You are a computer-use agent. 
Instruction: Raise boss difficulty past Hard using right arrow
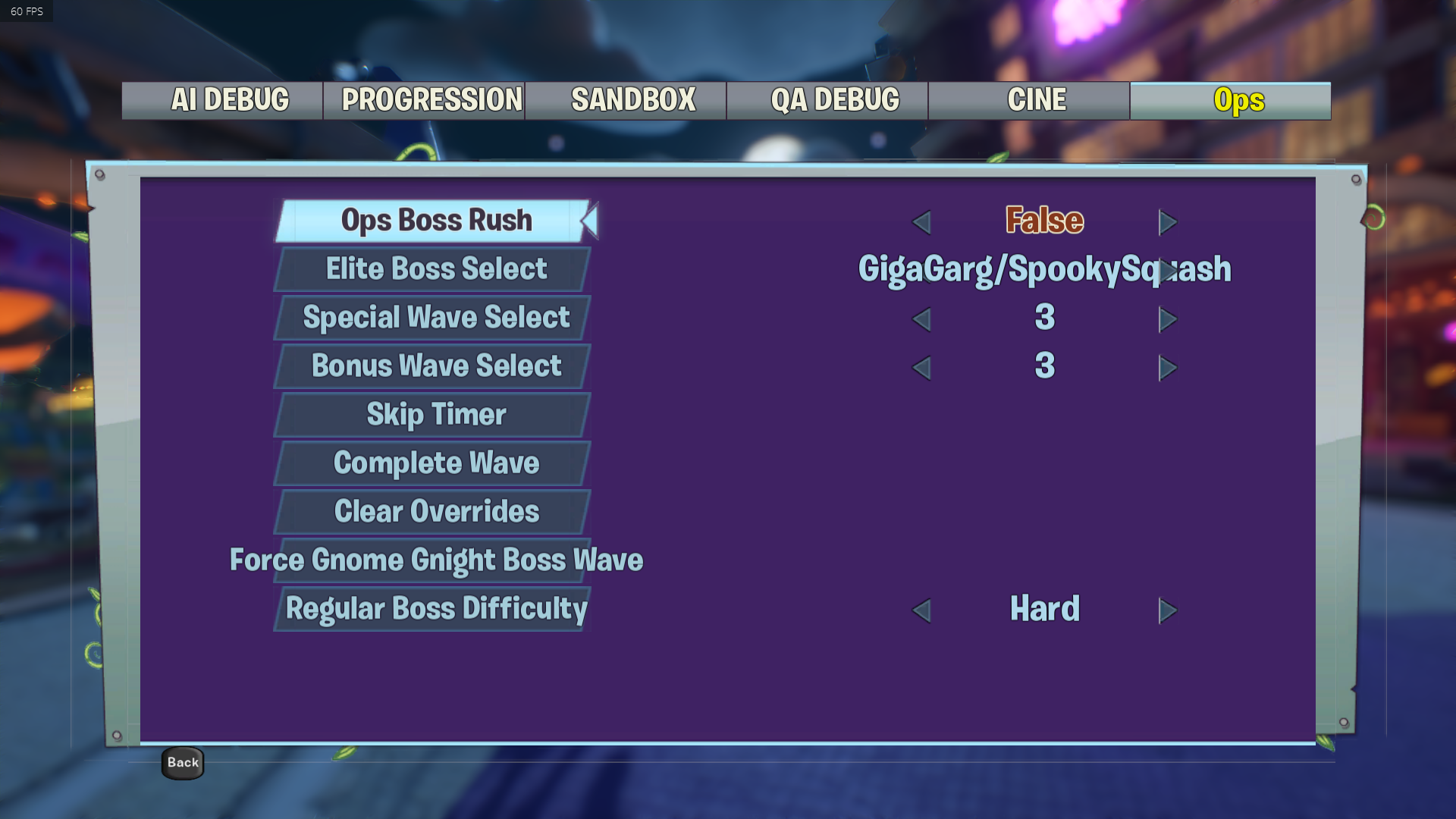[1168, 610]
